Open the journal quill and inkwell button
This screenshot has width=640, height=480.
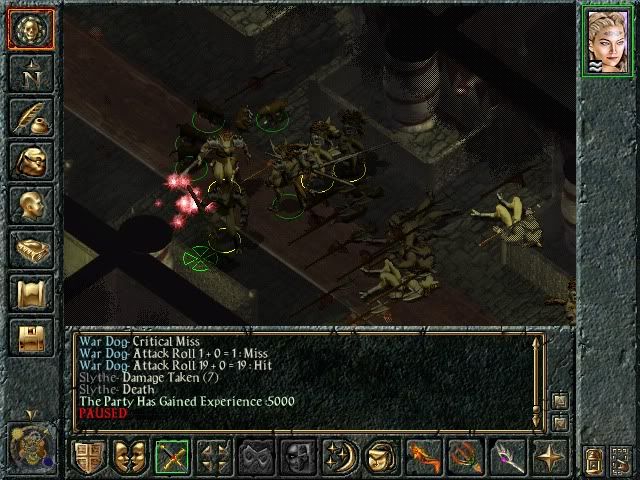pos(29,116)
